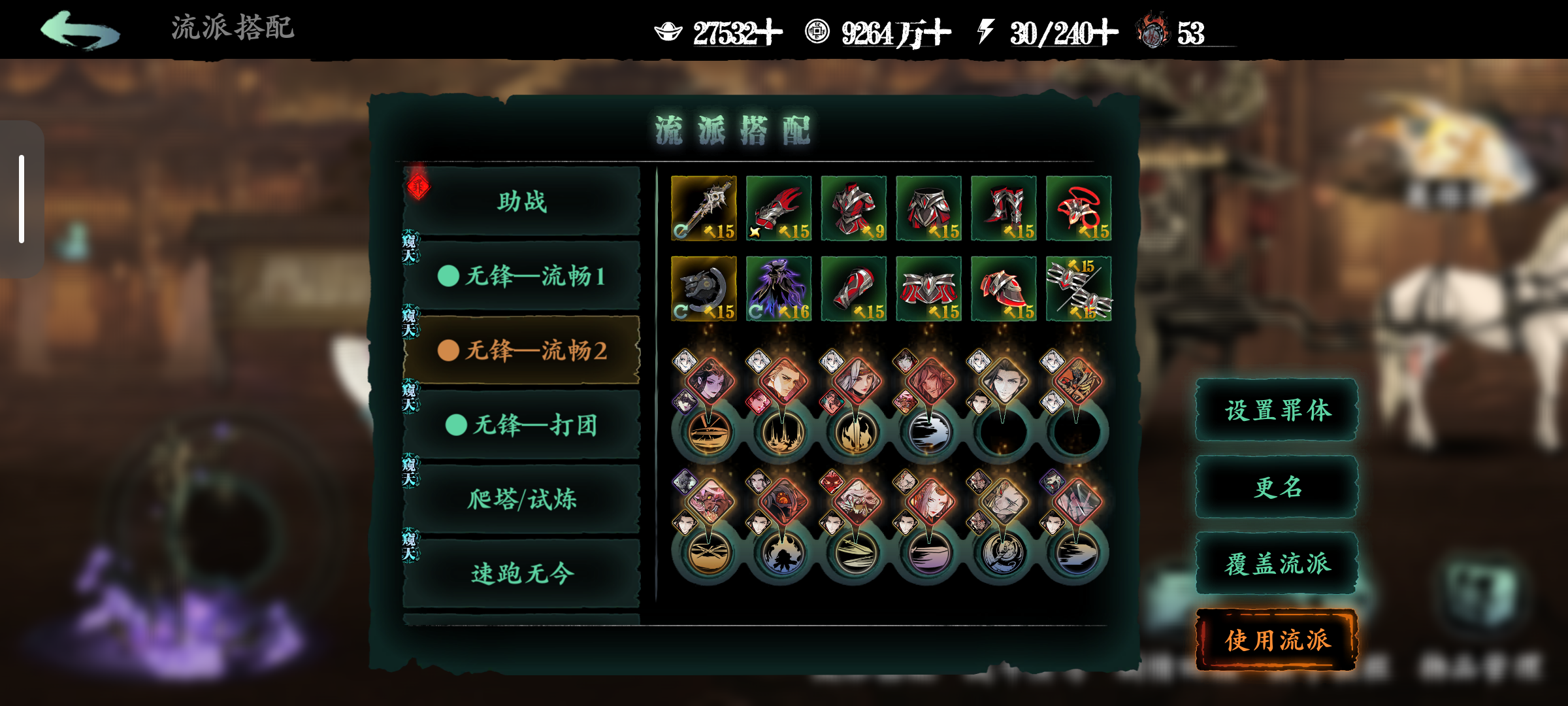Select the staff weapon equipment slot
The height and width of the screenshot is (706, 1568).
(x=704, y=208)
